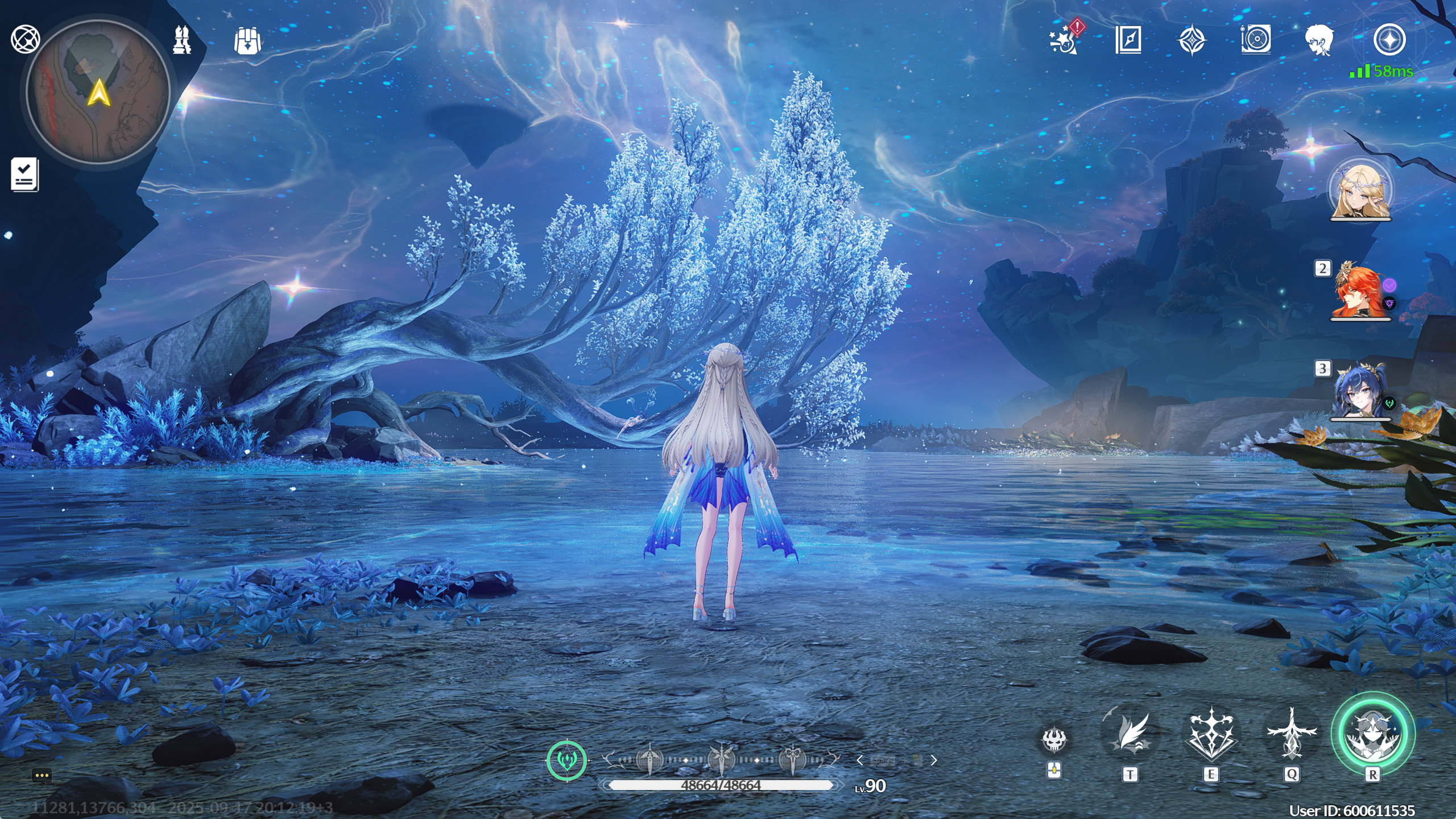Switch to the blue-haired party member
Image resolution: width=1456 pixels, height=819 pixels.
[1360, 391]
